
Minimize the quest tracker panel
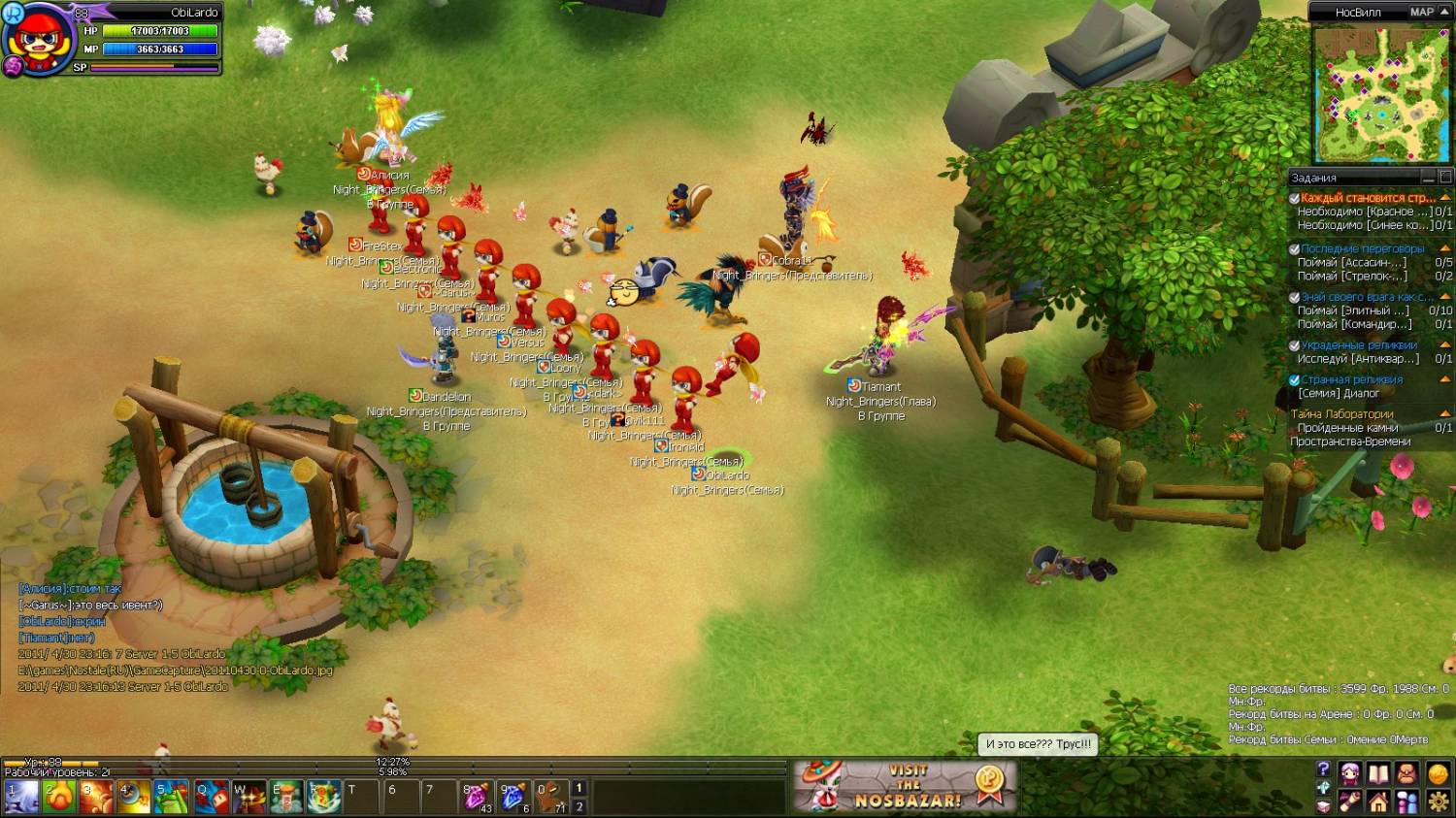[x=1428, y=178]
